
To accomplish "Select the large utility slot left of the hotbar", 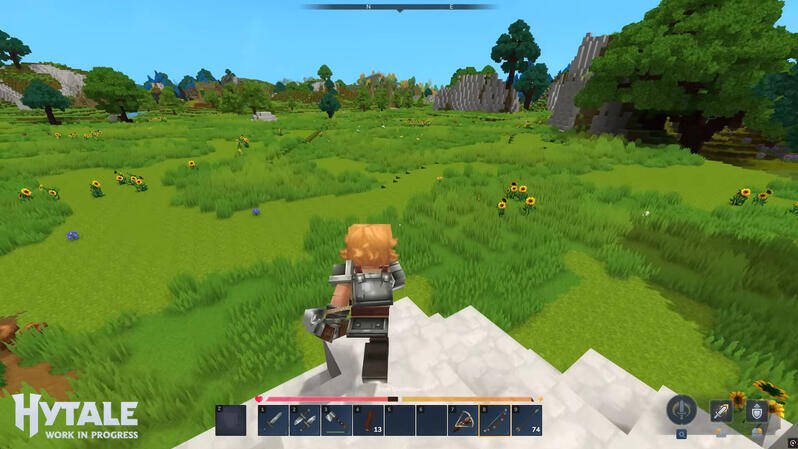I will coord(230,420).
